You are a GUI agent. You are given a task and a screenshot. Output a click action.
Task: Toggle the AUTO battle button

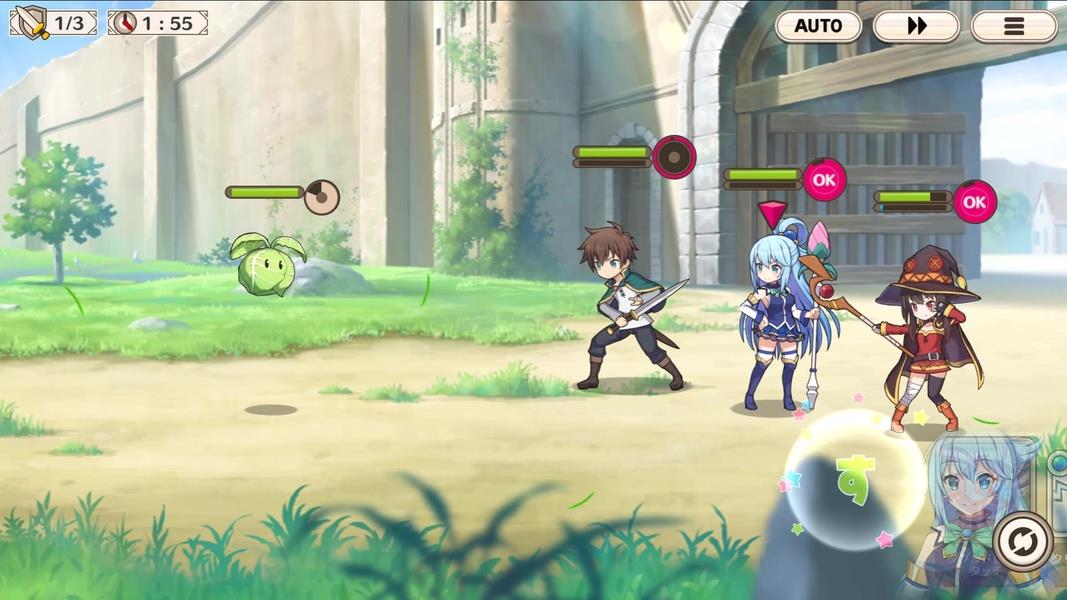click(818, 26)
